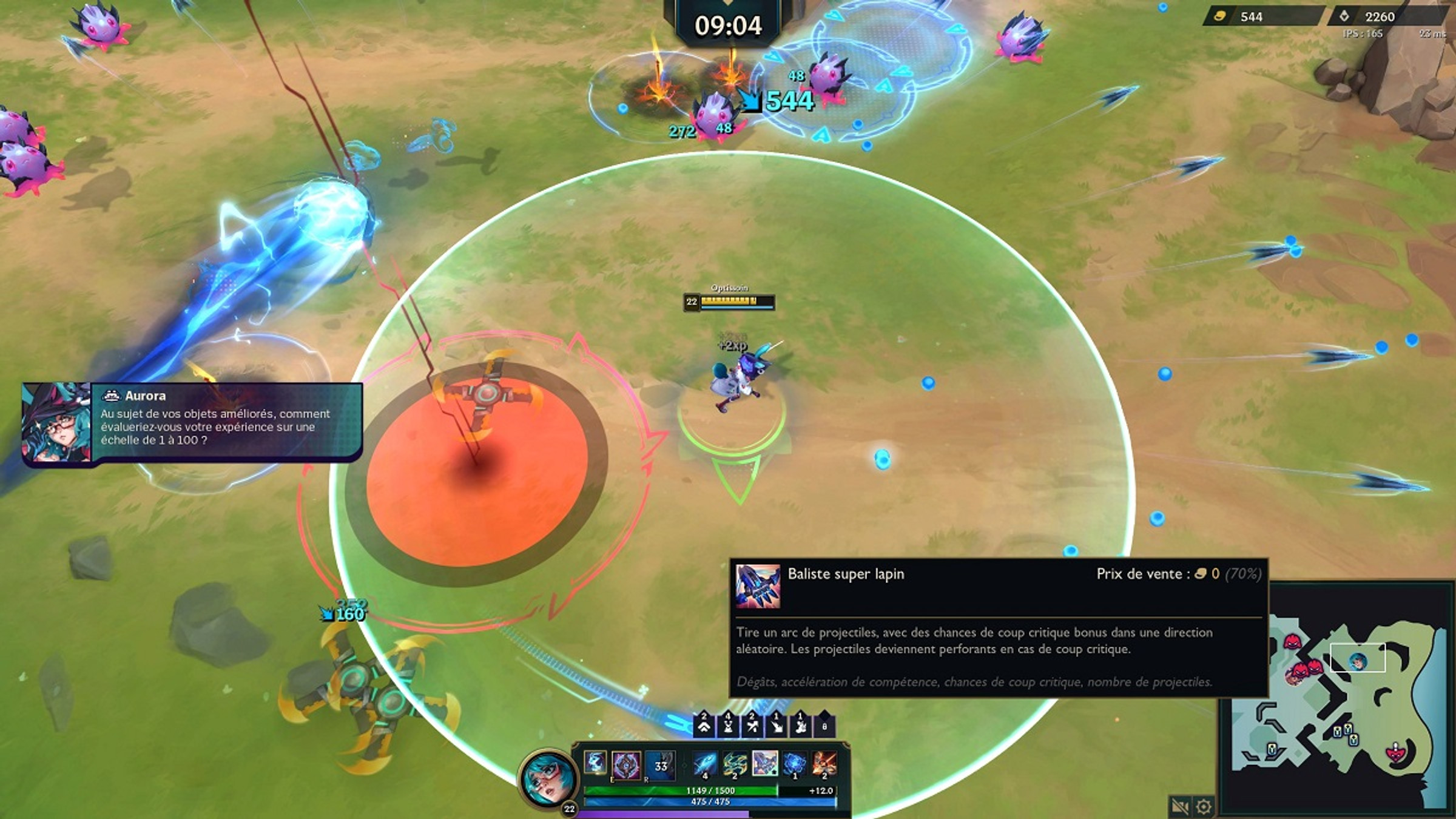Click the red boss marker on minimap
This screenshot has height=819, width=1456.
(1396, 752)
